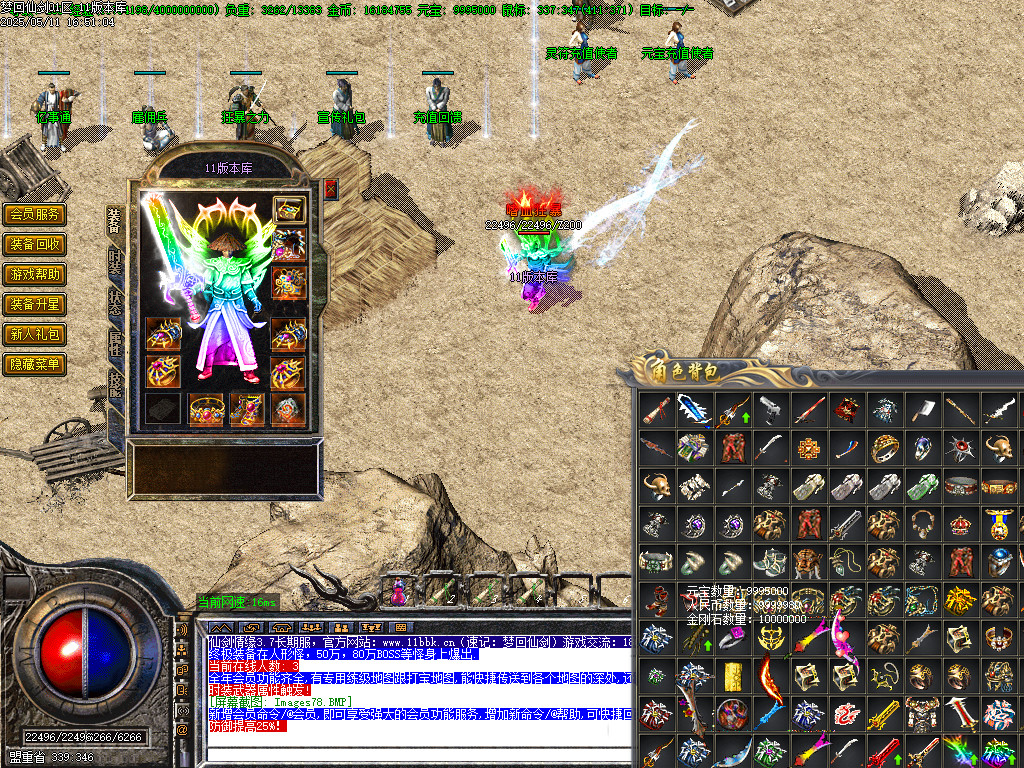
Task: Choose the medal with blue ribbon in the backpack
Action: tap(998, 523)
